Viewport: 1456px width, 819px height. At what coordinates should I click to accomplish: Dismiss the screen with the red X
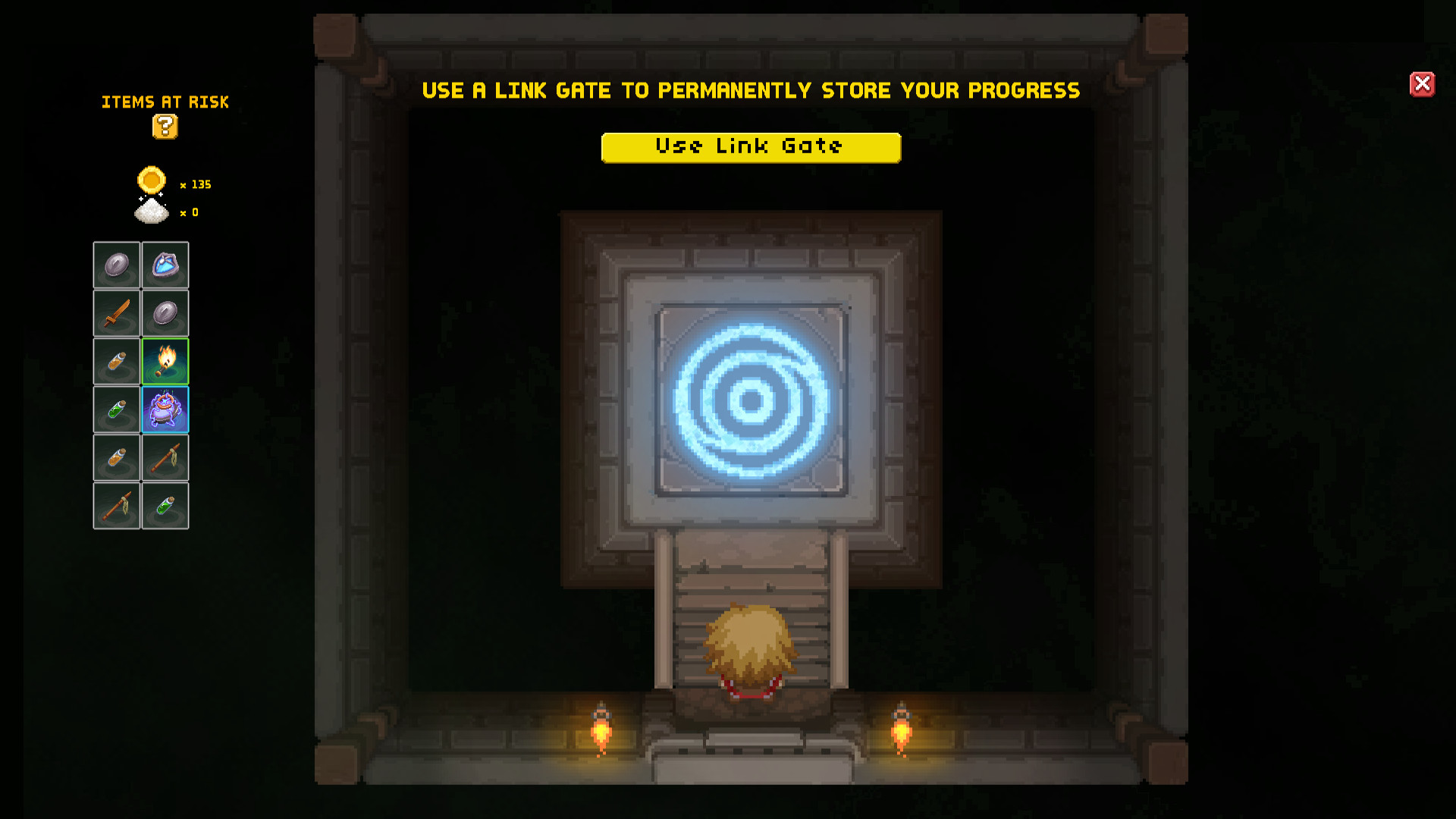point(1423,84)
